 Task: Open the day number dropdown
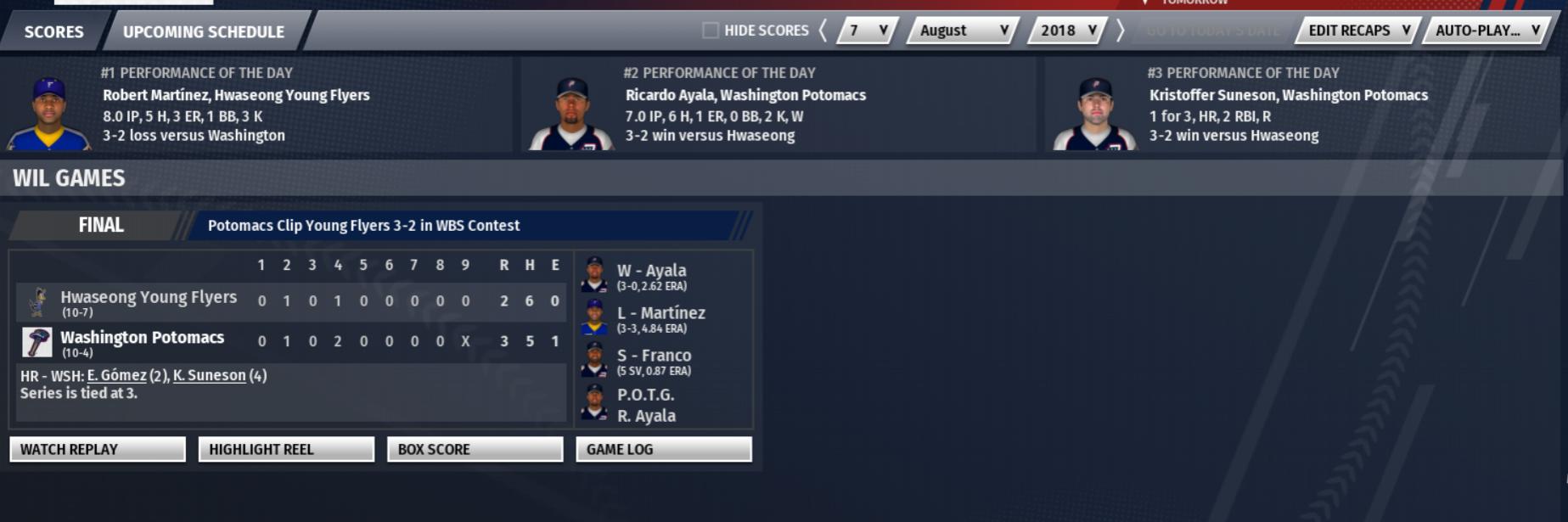point(868,31)
